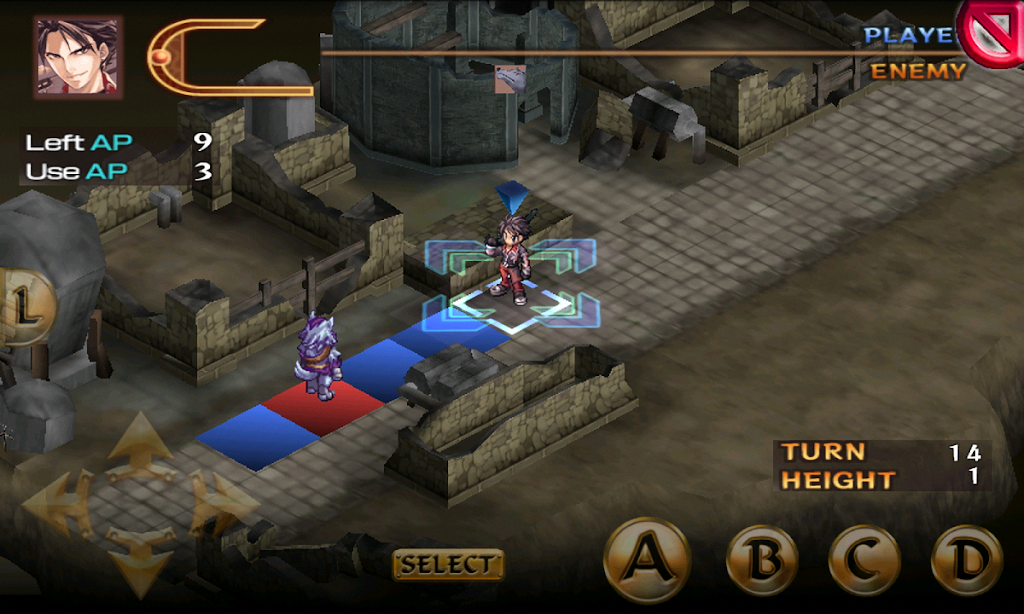
Task: Tap the left arrow on the d-pad
Action: [56, 502]
